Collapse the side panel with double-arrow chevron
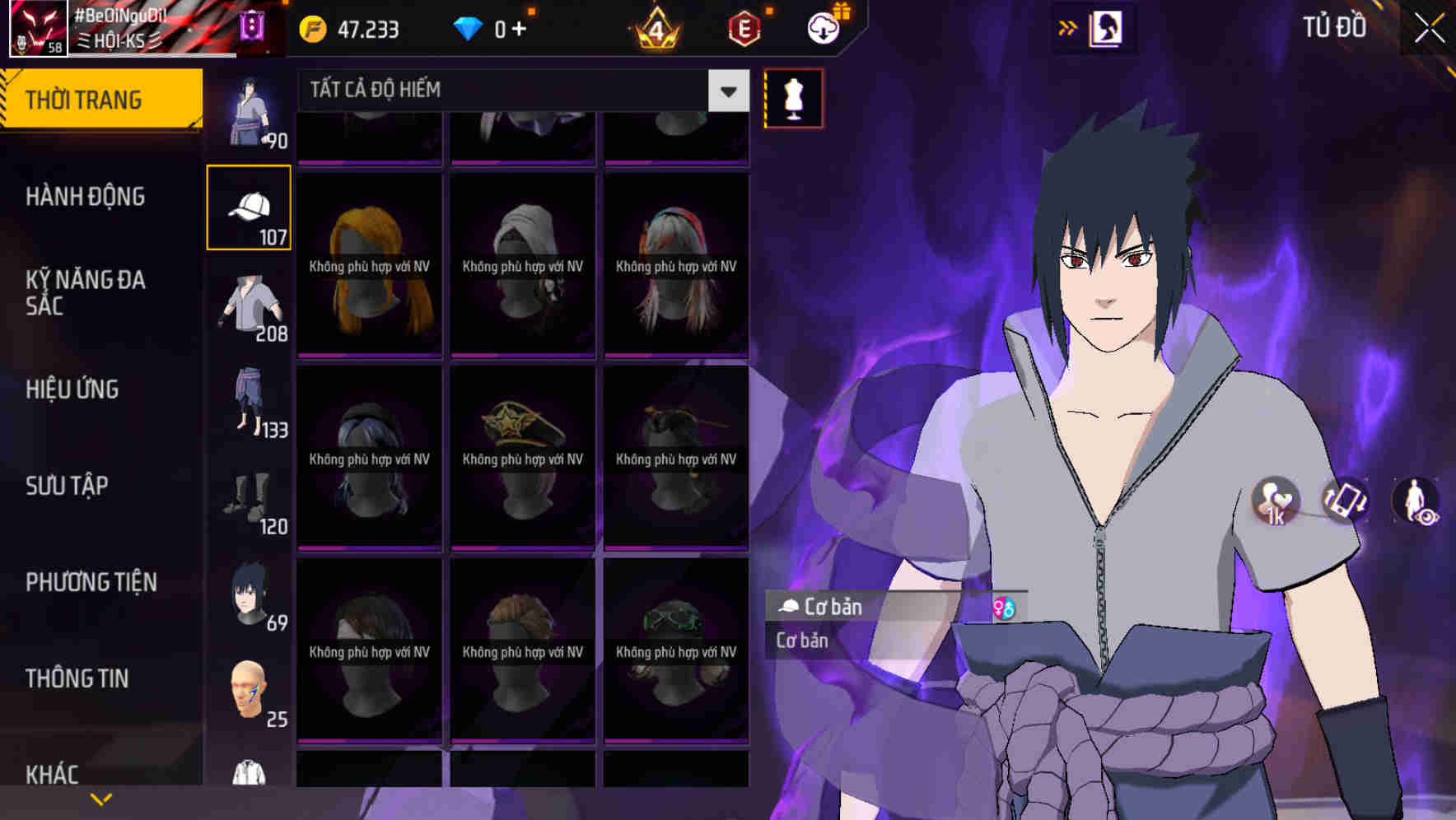 [x=1068, y=26]
